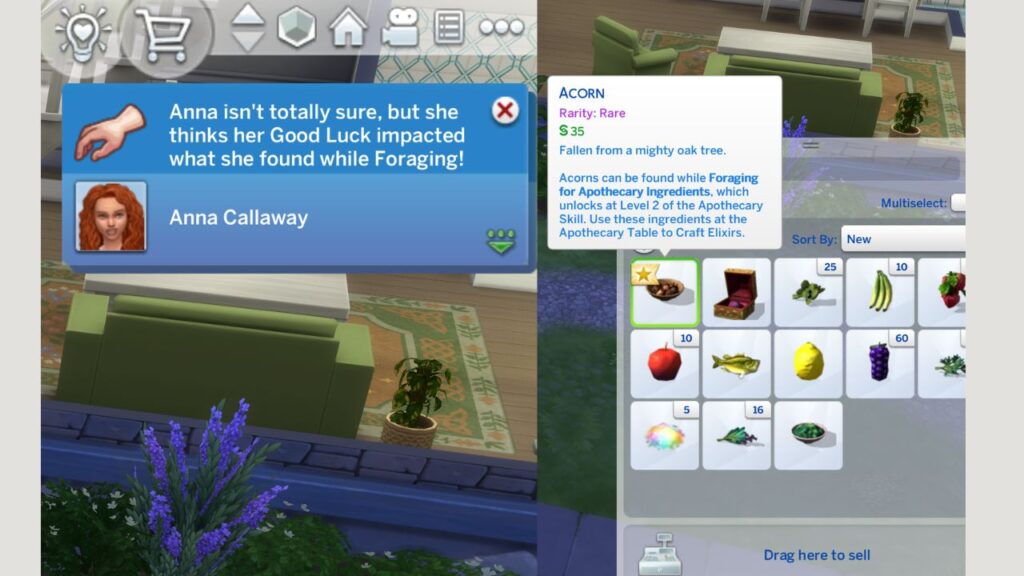This screenshot has width=1024, height=576.
Task: Open the camera controls icon
Action: point(399,28)
